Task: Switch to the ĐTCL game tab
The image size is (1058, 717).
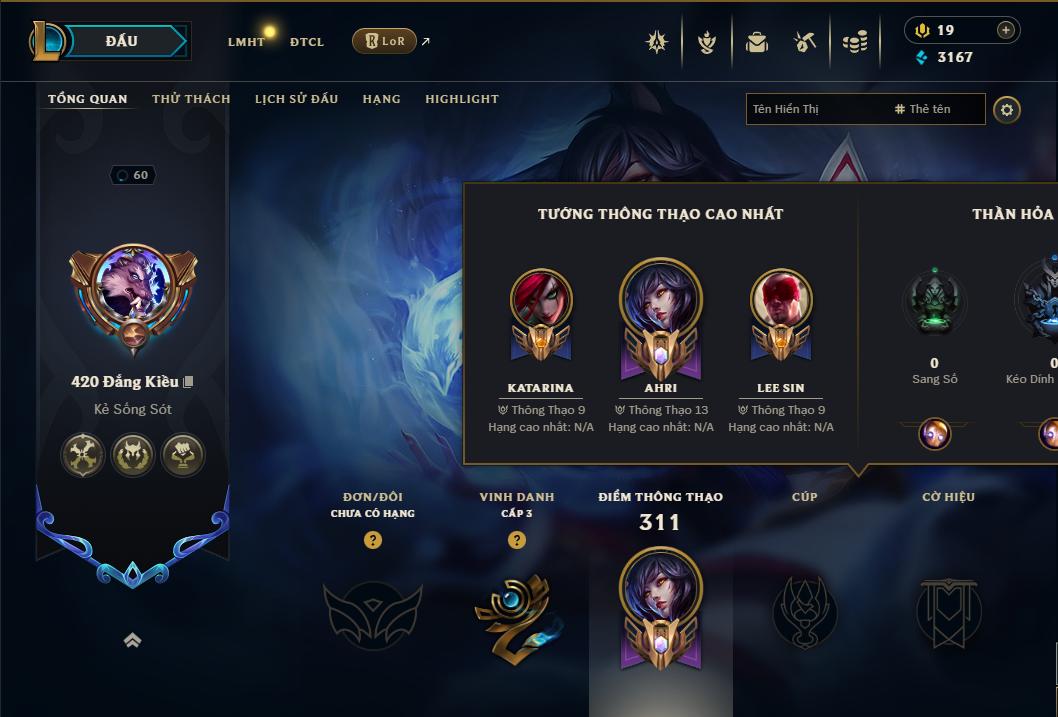Action: [307, 42]
